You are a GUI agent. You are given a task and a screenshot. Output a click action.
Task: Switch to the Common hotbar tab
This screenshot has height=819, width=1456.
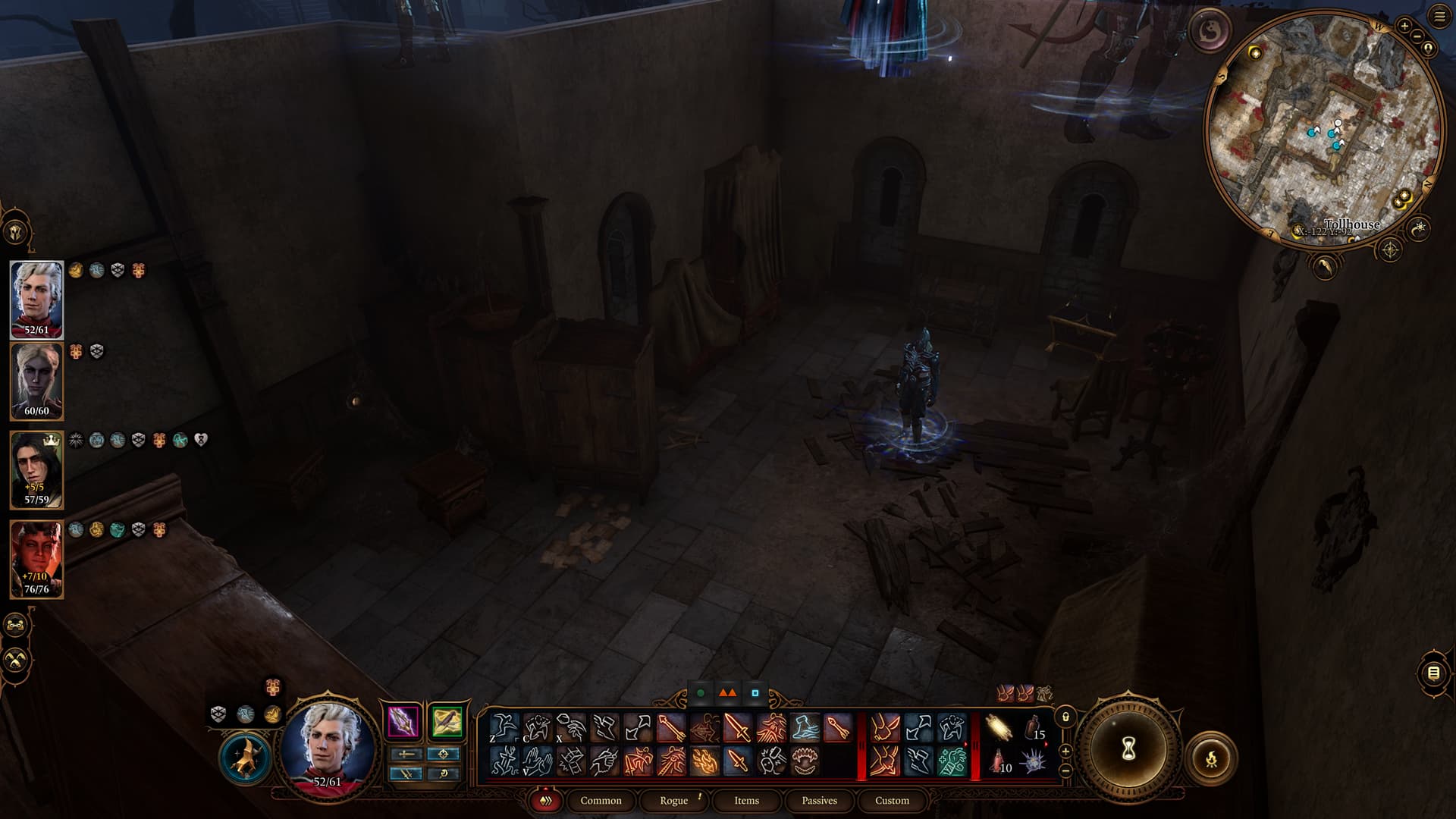click(601, 800)
